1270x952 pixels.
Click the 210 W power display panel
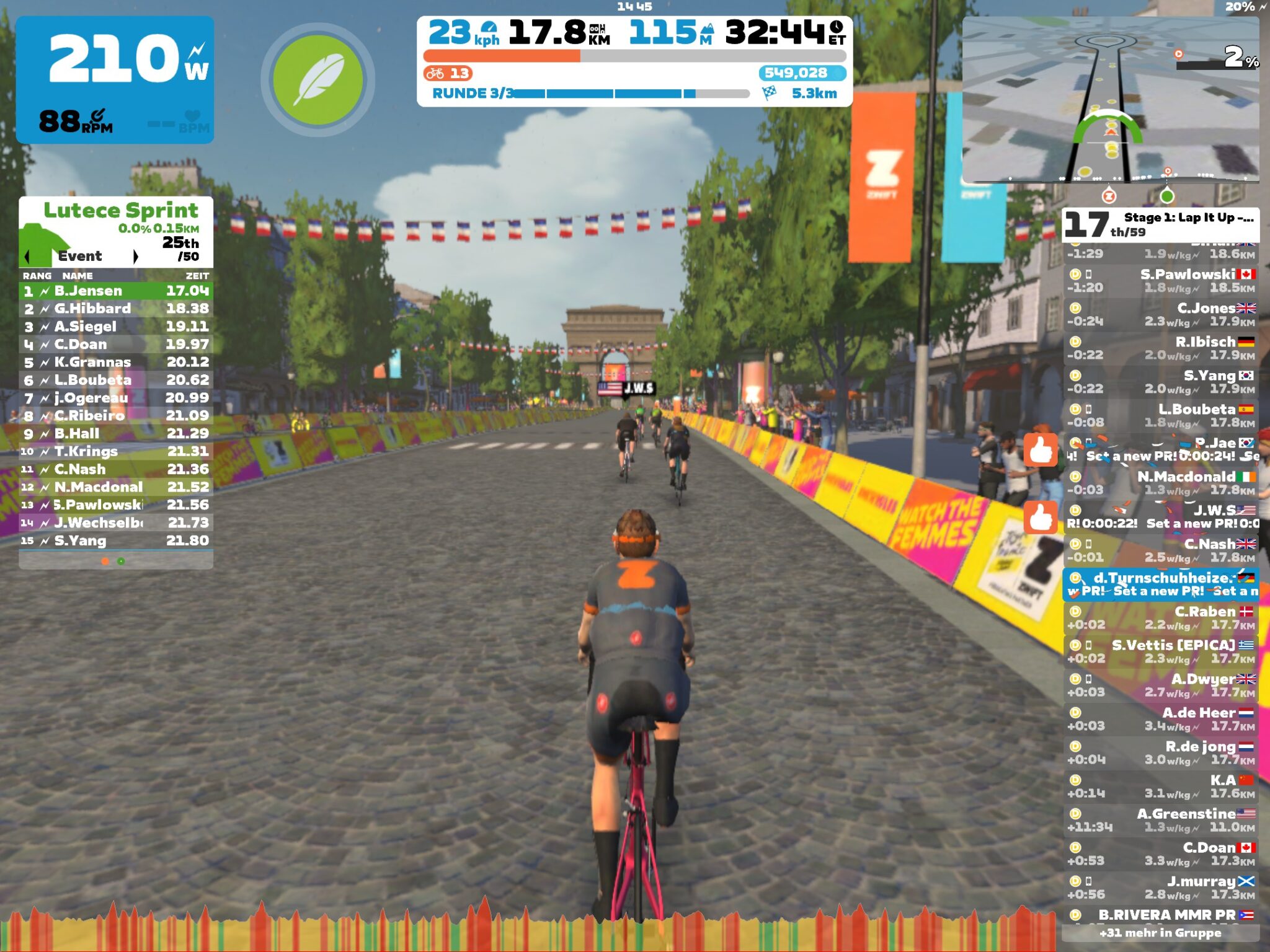[115, 80]
